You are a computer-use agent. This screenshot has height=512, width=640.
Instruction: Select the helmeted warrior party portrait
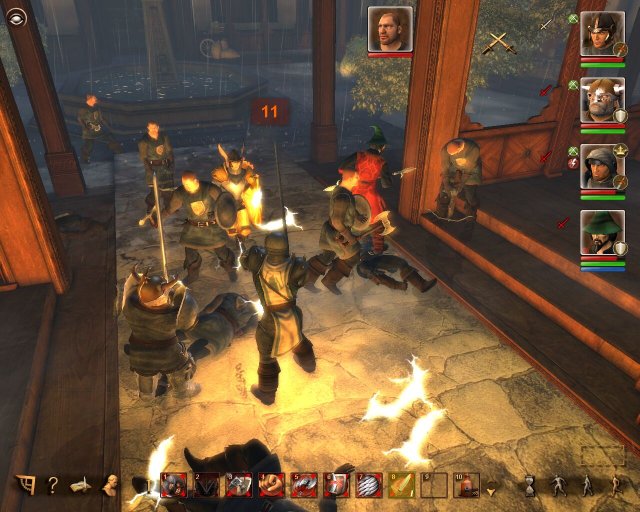coord(601,34)
